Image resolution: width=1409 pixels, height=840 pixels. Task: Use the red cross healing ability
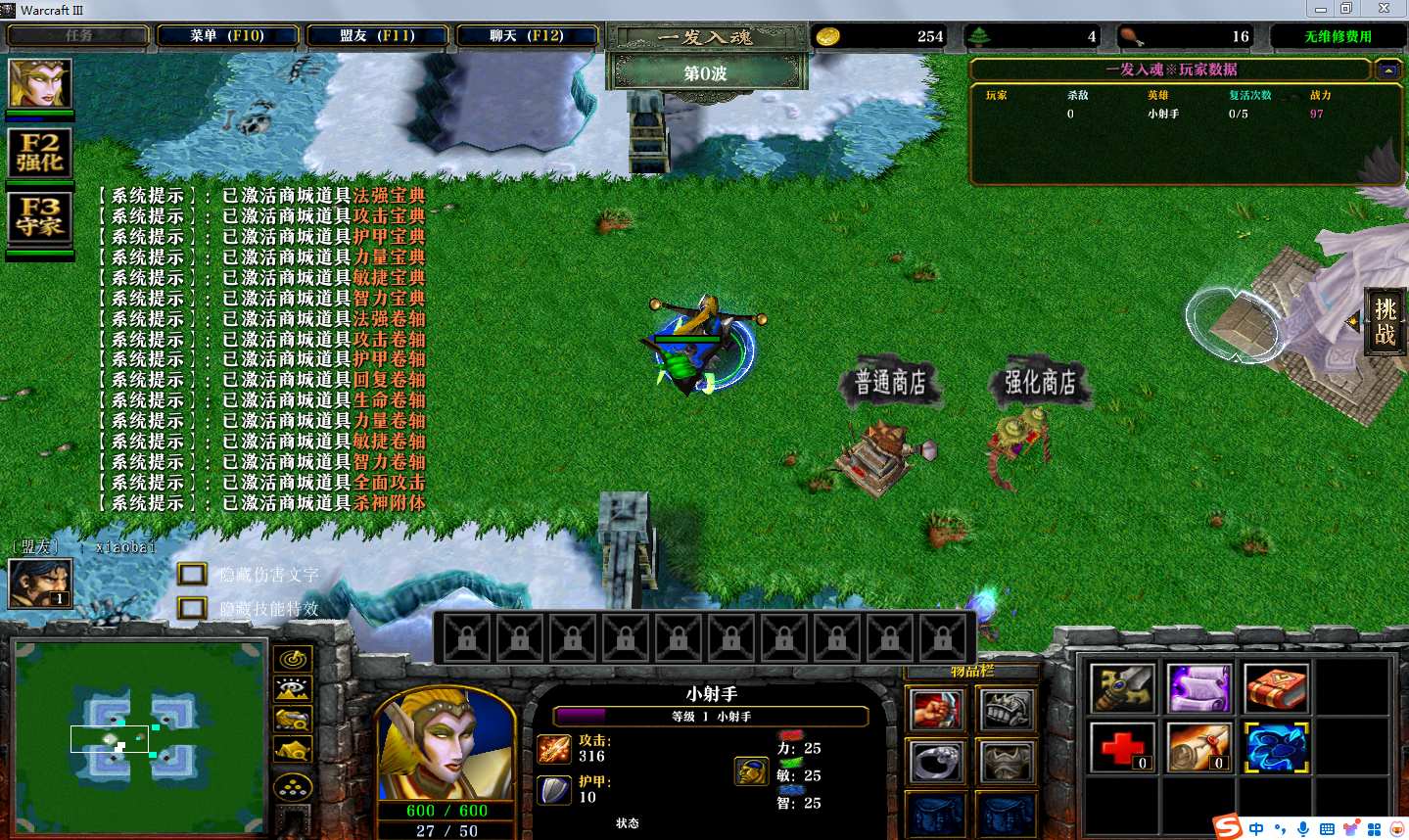pos(1122,748)
